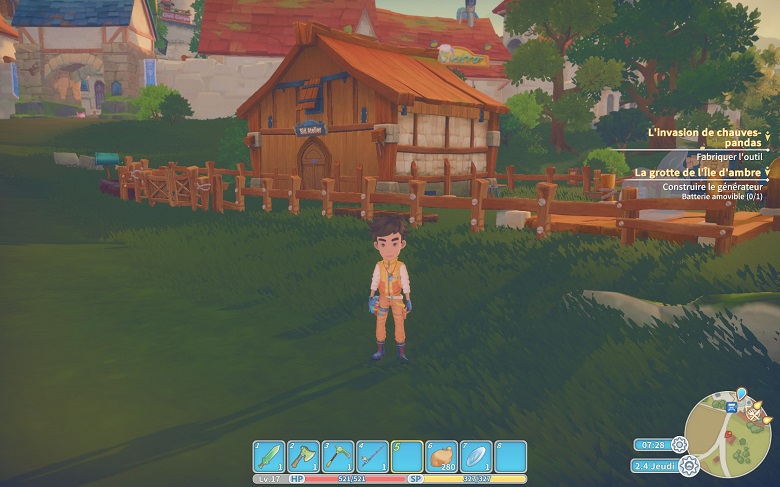The image size is (780, 487).
Task: Select the brown item stack of 280
Action: point(441,456)
